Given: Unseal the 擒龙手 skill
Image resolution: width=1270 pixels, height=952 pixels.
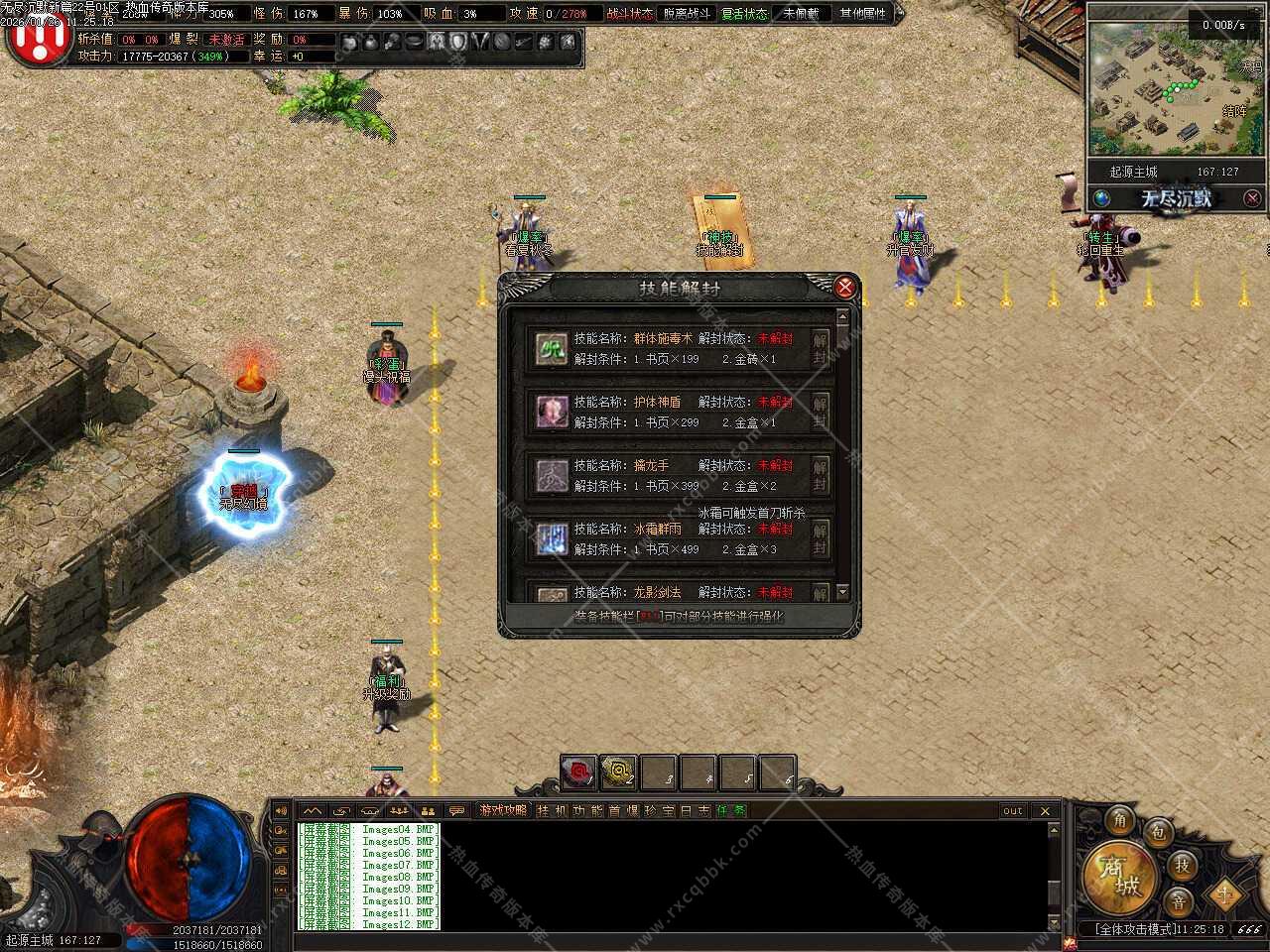Looking at the screenshot, I should pos(821,475).
